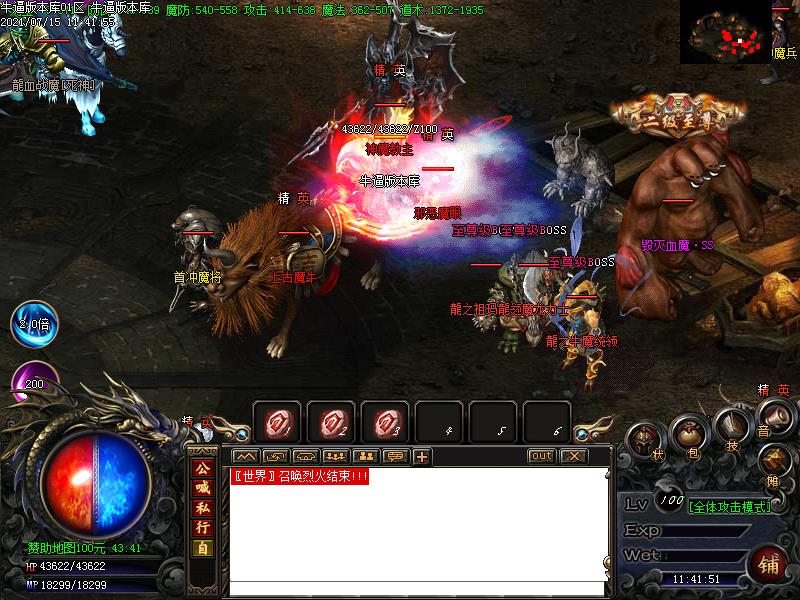Switch to the 行 guild chat channel
Image resolution: width=800 pixels, height=600 pixels.
202,528
